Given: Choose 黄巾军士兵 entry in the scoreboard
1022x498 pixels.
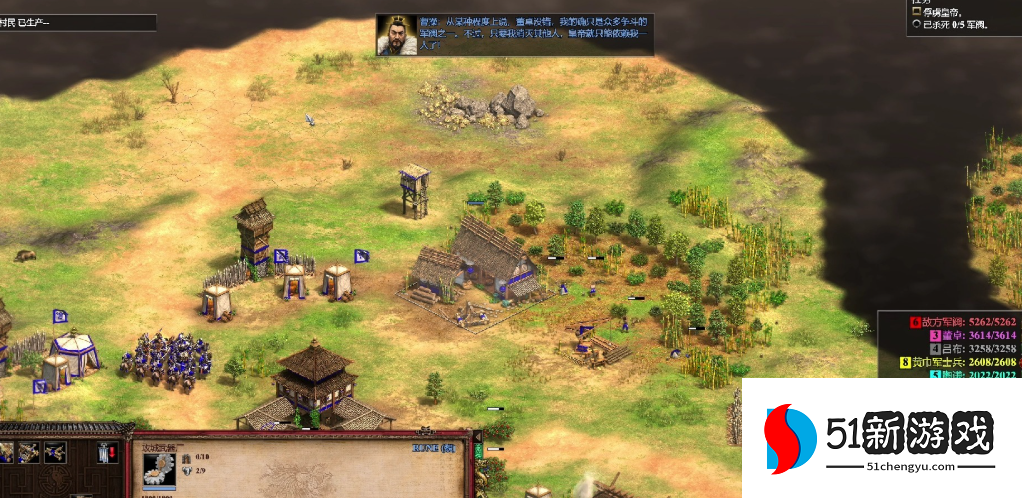Looking at the screenshot, I should pos(948,362).
